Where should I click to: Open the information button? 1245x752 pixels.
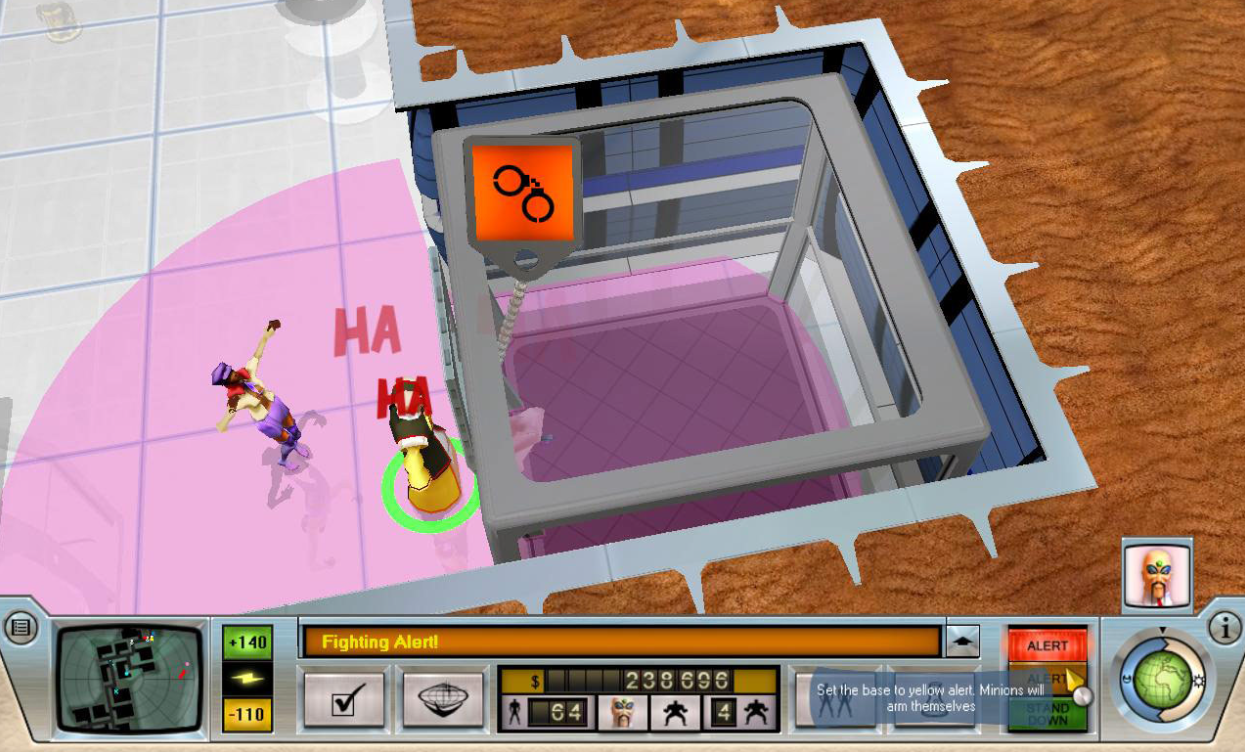1224,628
